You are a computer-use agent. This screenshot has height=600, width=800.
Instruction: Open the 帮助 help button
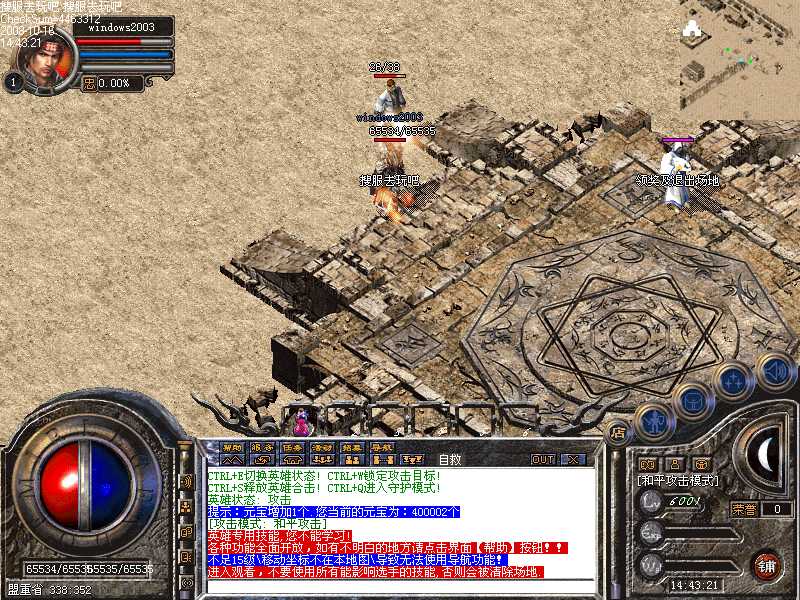(232, 447)
